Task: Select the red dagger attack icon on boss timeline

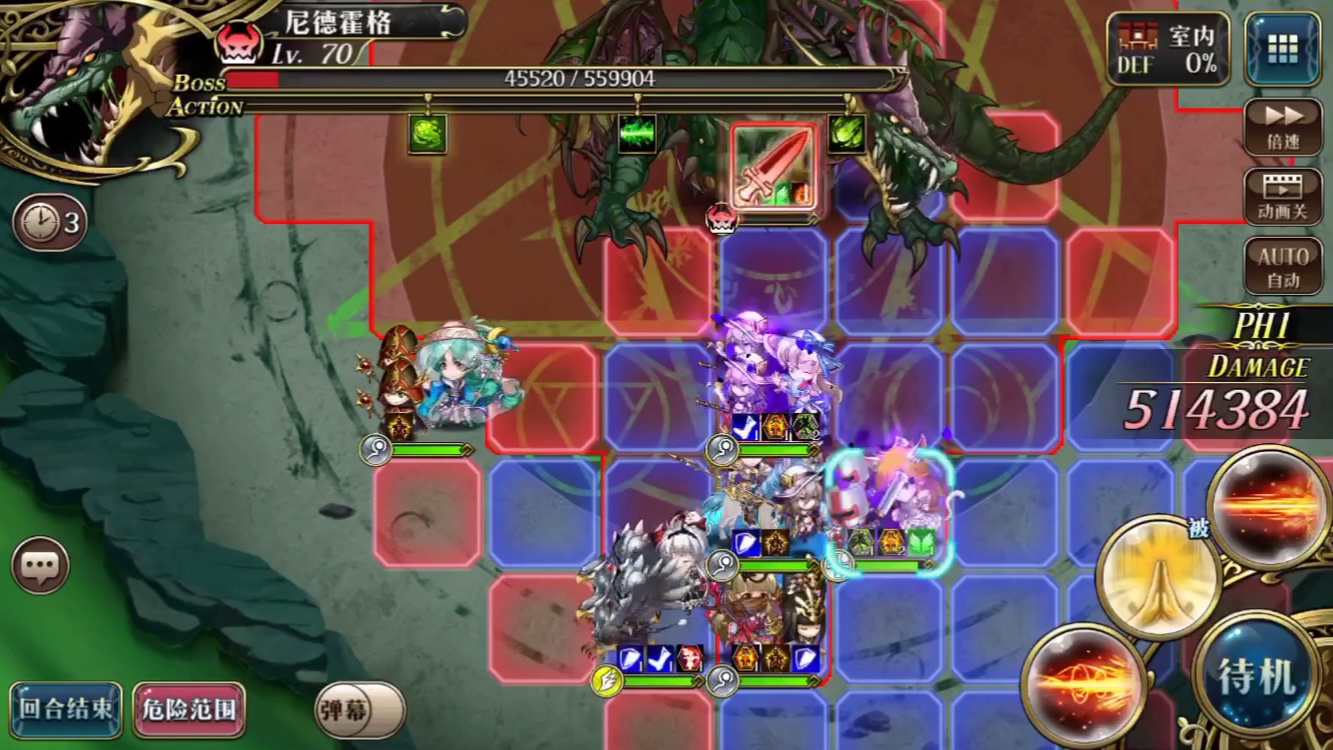Action: click(x=770, y=167)
